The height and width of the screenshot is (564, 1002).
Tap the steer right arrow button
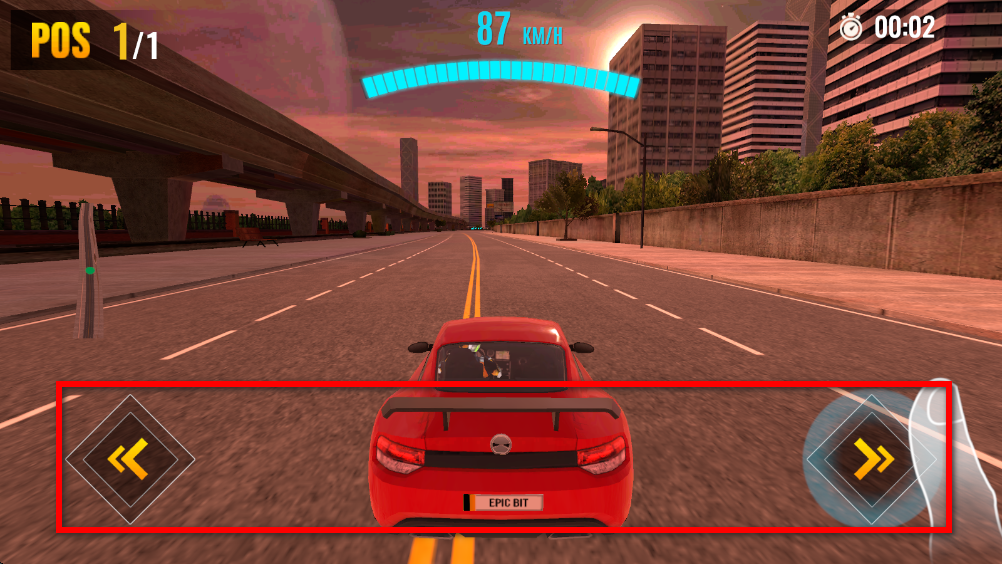point(872,459)
